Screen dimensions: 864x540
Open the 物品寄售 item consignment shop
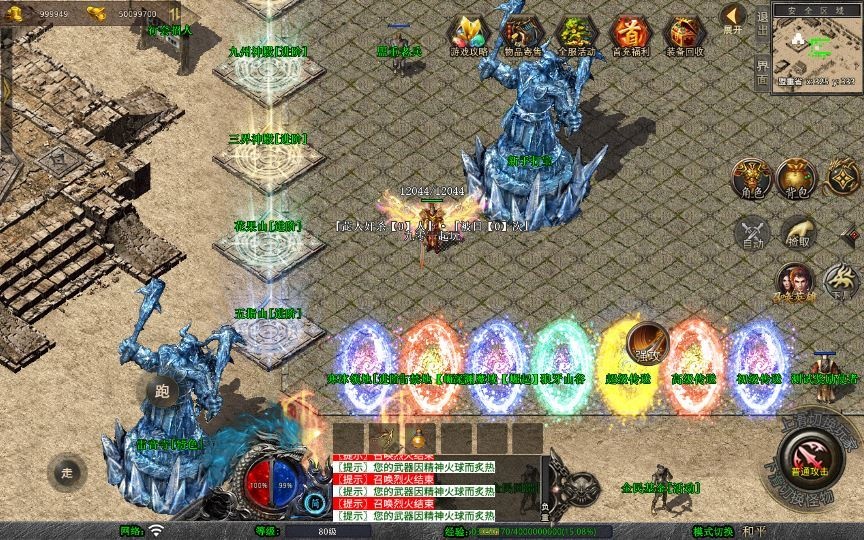point(521,35)
